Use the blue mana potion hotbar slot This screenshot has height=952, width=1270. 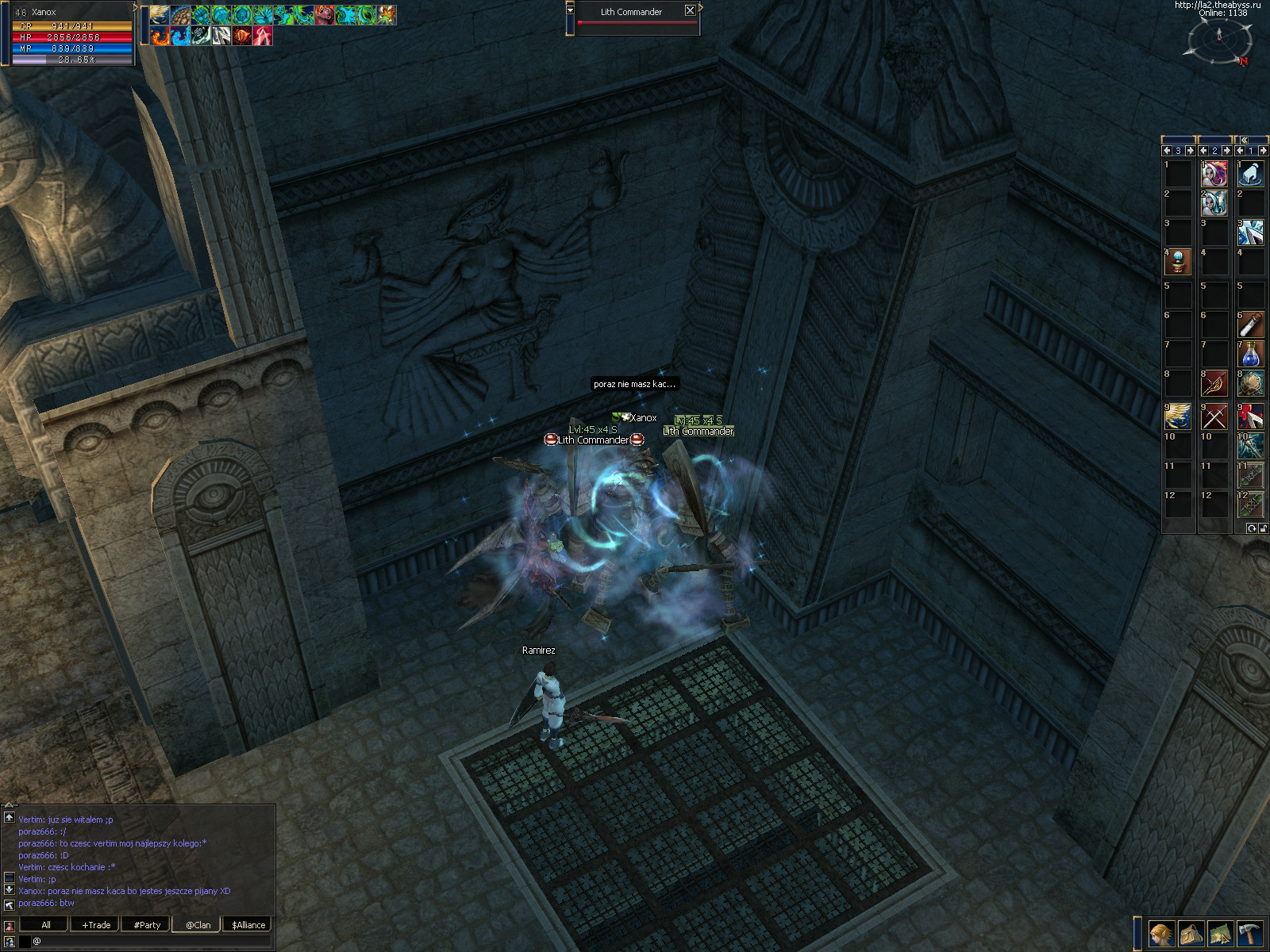click(1250, 354)
